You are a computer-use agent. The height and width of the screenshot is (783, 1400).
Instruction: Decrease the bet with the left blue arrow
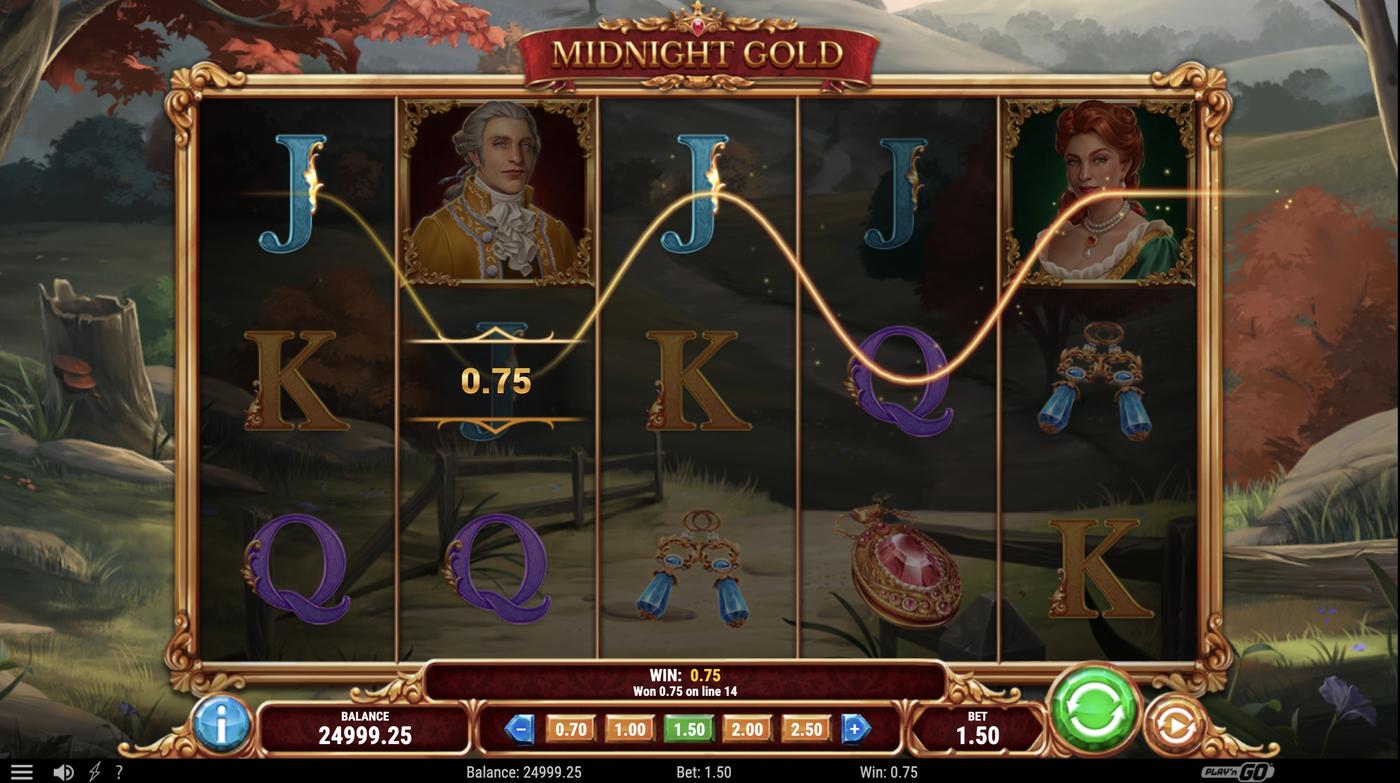tap(521, 729)
